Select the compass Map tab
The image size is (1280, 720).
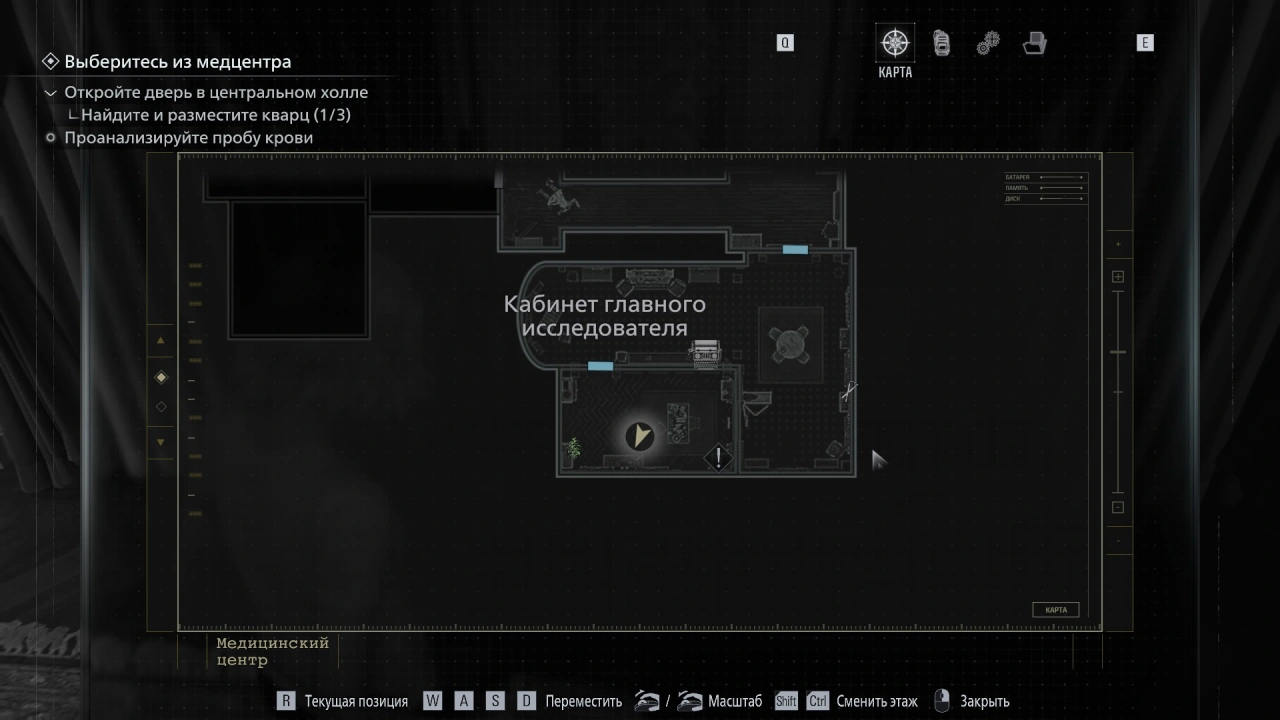[895, 43]
